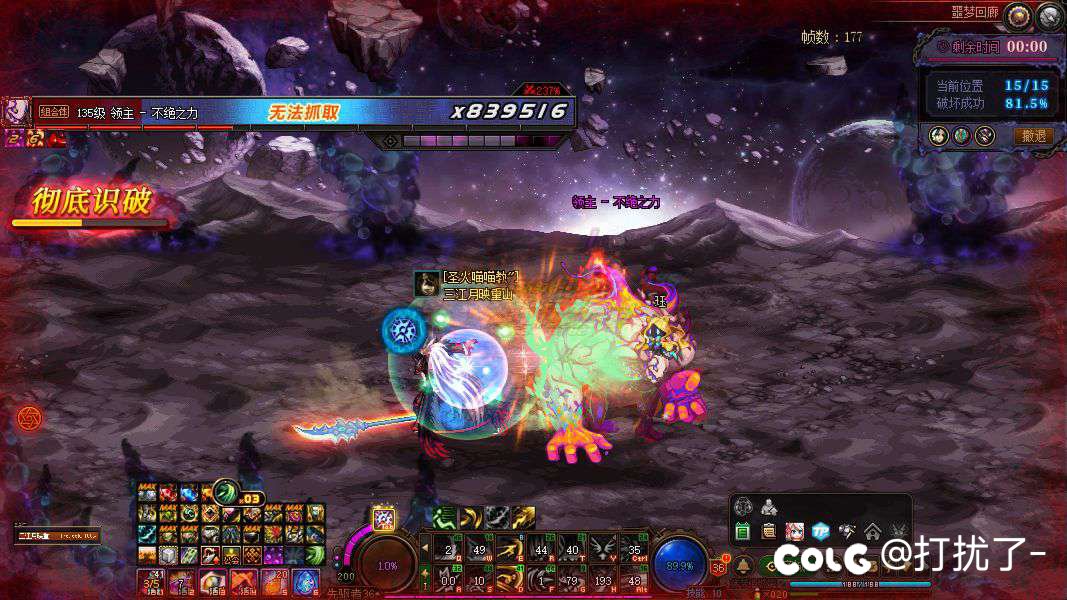Viewport: 1067px width, 600px height.
Task: Click the grey round icon in top-right corner
Action: [x=1049, y=15]
